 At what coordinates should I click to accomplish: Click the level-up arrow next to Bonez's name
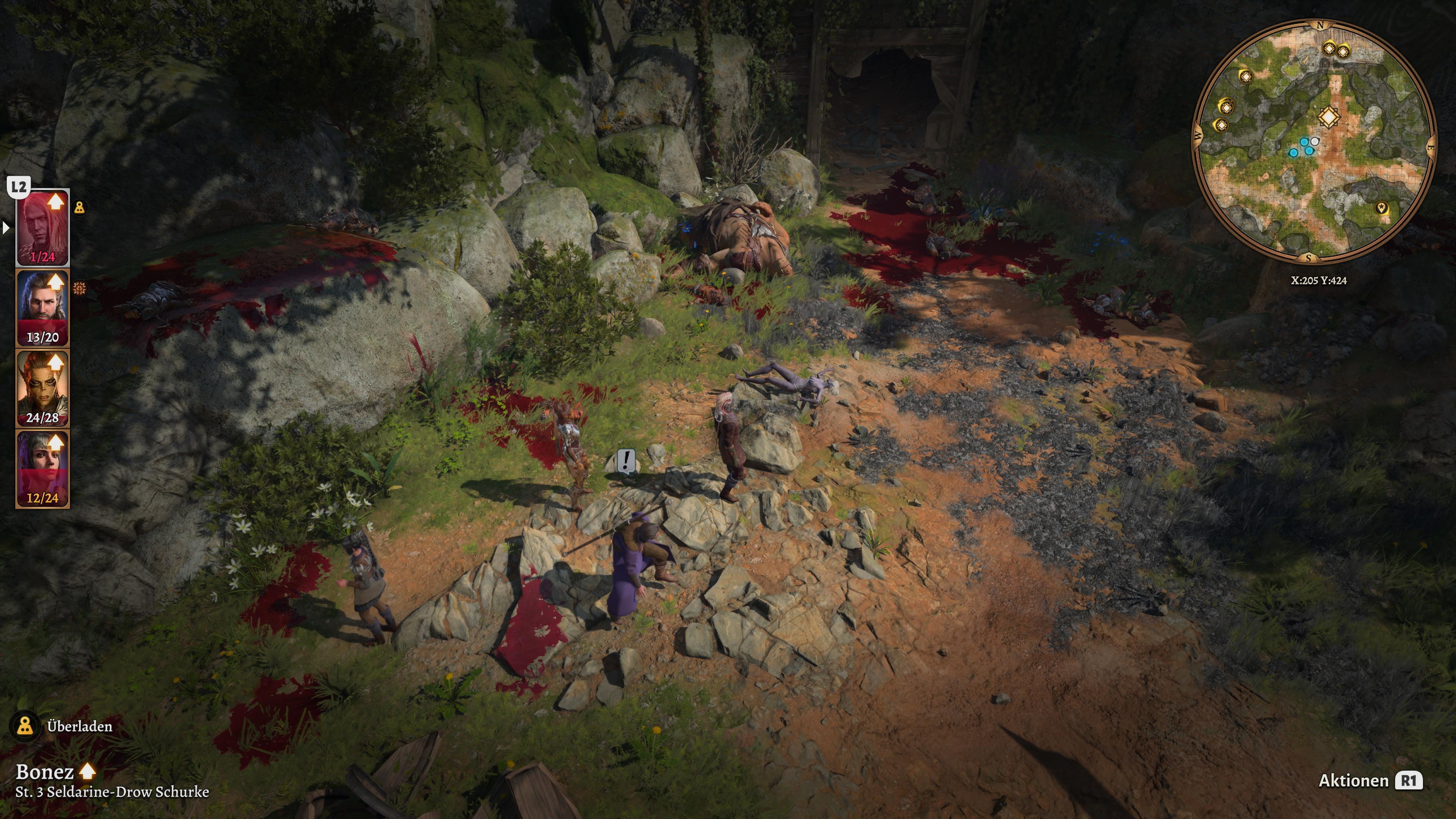point(88,771)
